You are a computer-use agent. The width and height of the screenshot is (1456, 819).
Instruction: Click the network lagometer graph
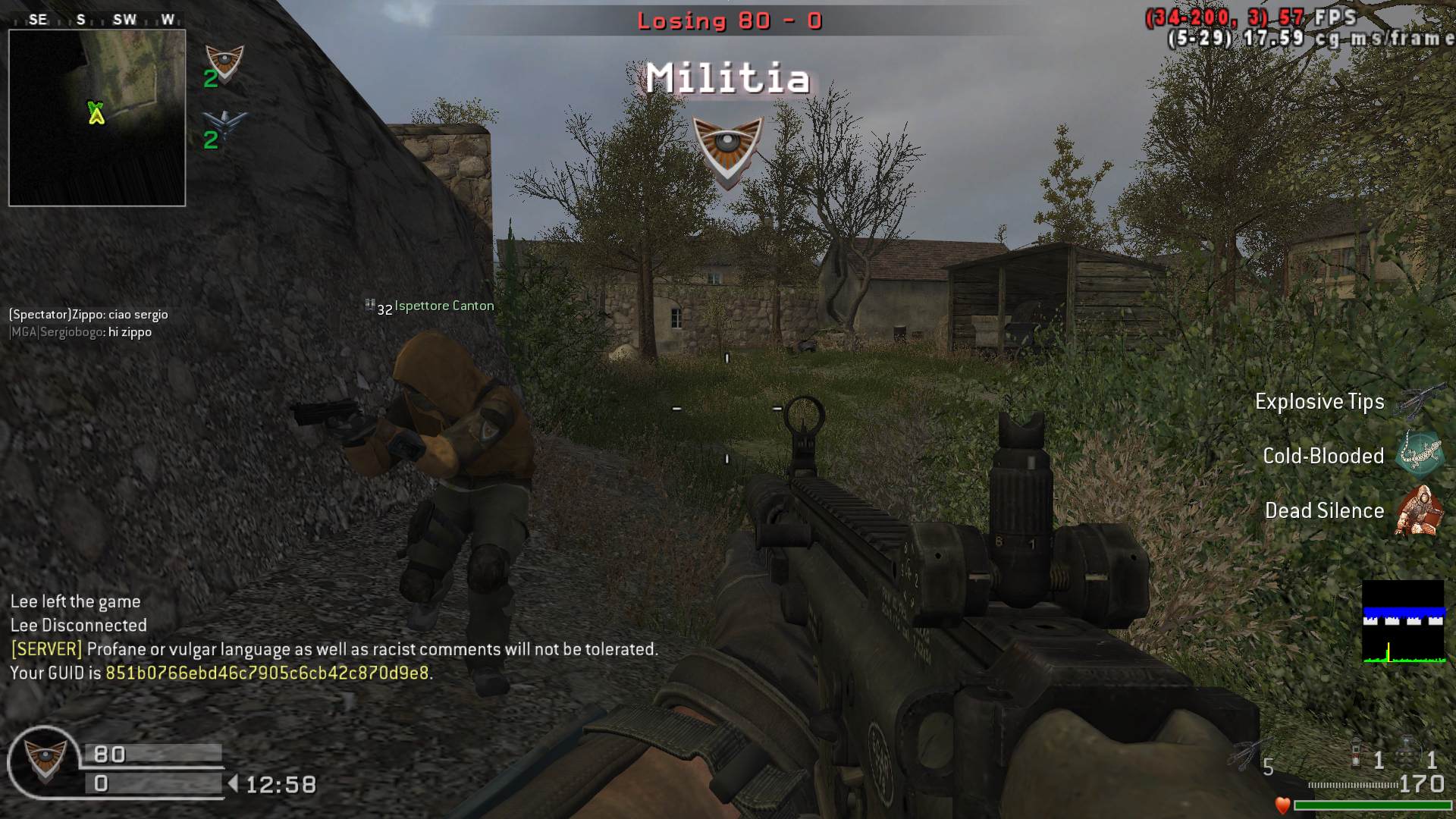pos(1403,622)
